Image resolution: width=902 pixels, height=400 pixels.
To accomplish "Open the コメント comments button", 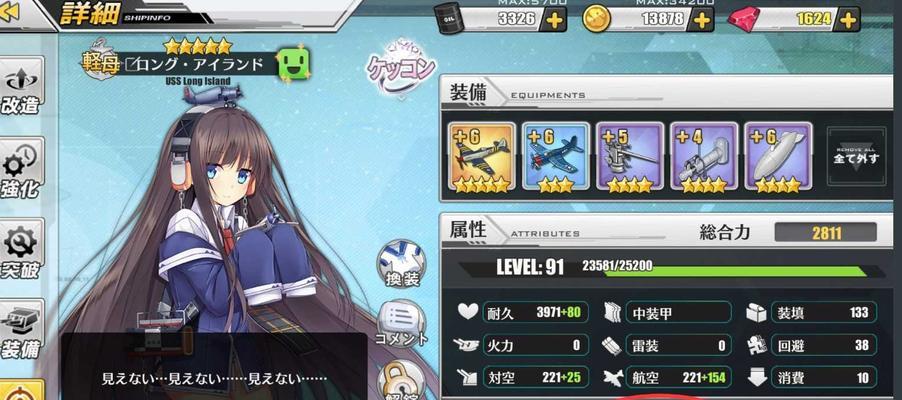I will click(x=402, y=325).
